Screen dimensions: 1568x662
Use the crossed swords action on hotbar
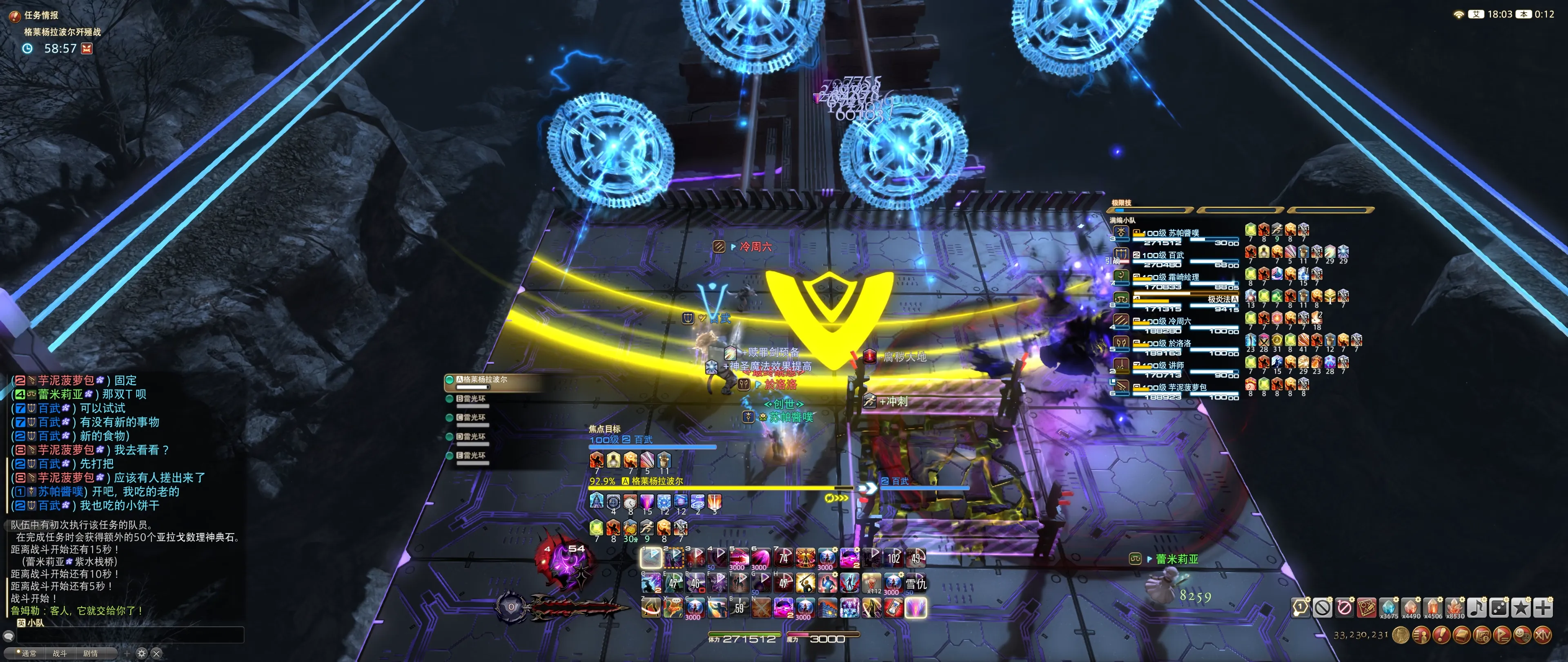pos(761,607)
